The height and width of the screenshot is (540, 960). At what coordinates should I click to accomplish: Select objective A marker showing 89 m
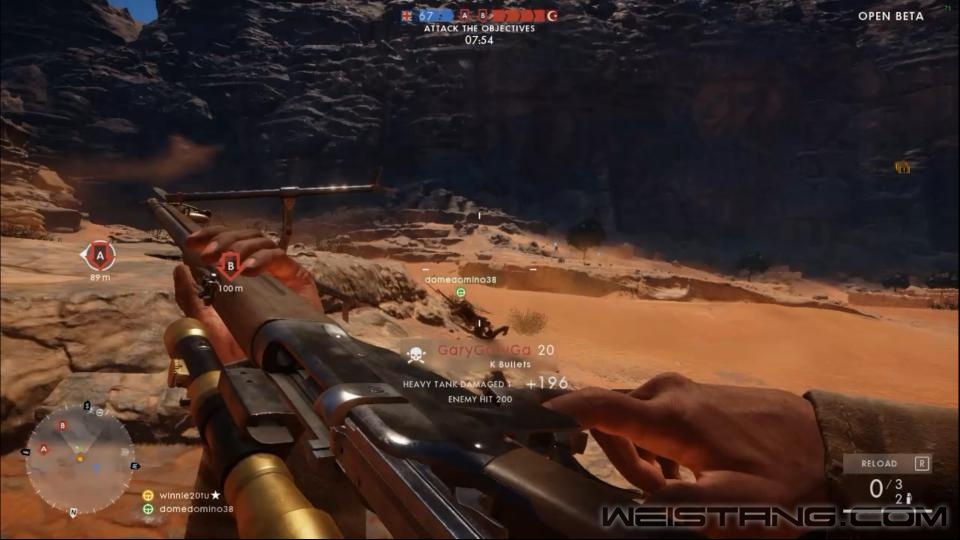(x=98, y=256)
